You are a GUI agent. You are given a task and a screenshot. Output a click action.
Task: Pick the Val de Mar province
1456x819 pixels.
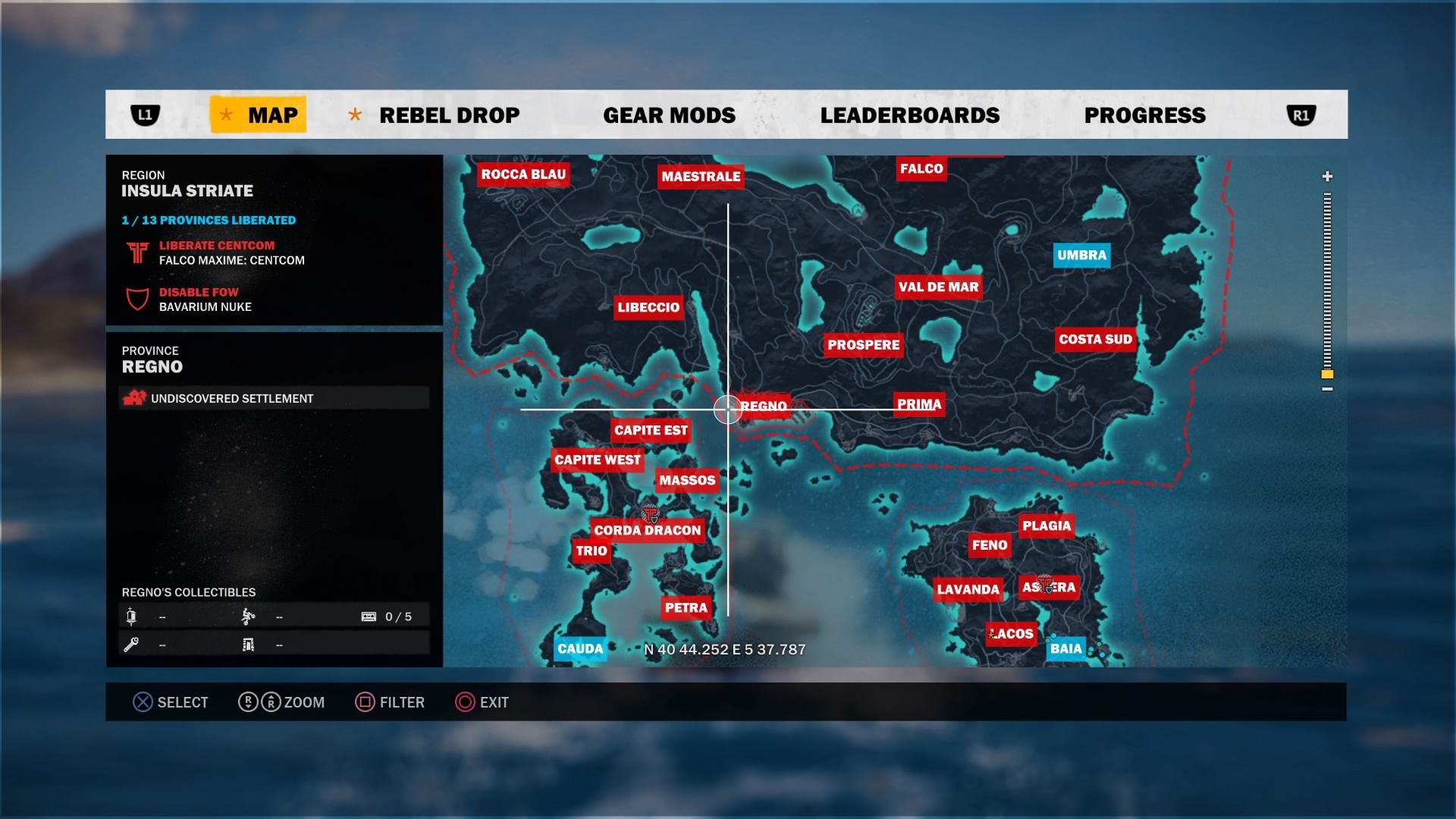tap(938, 287)
